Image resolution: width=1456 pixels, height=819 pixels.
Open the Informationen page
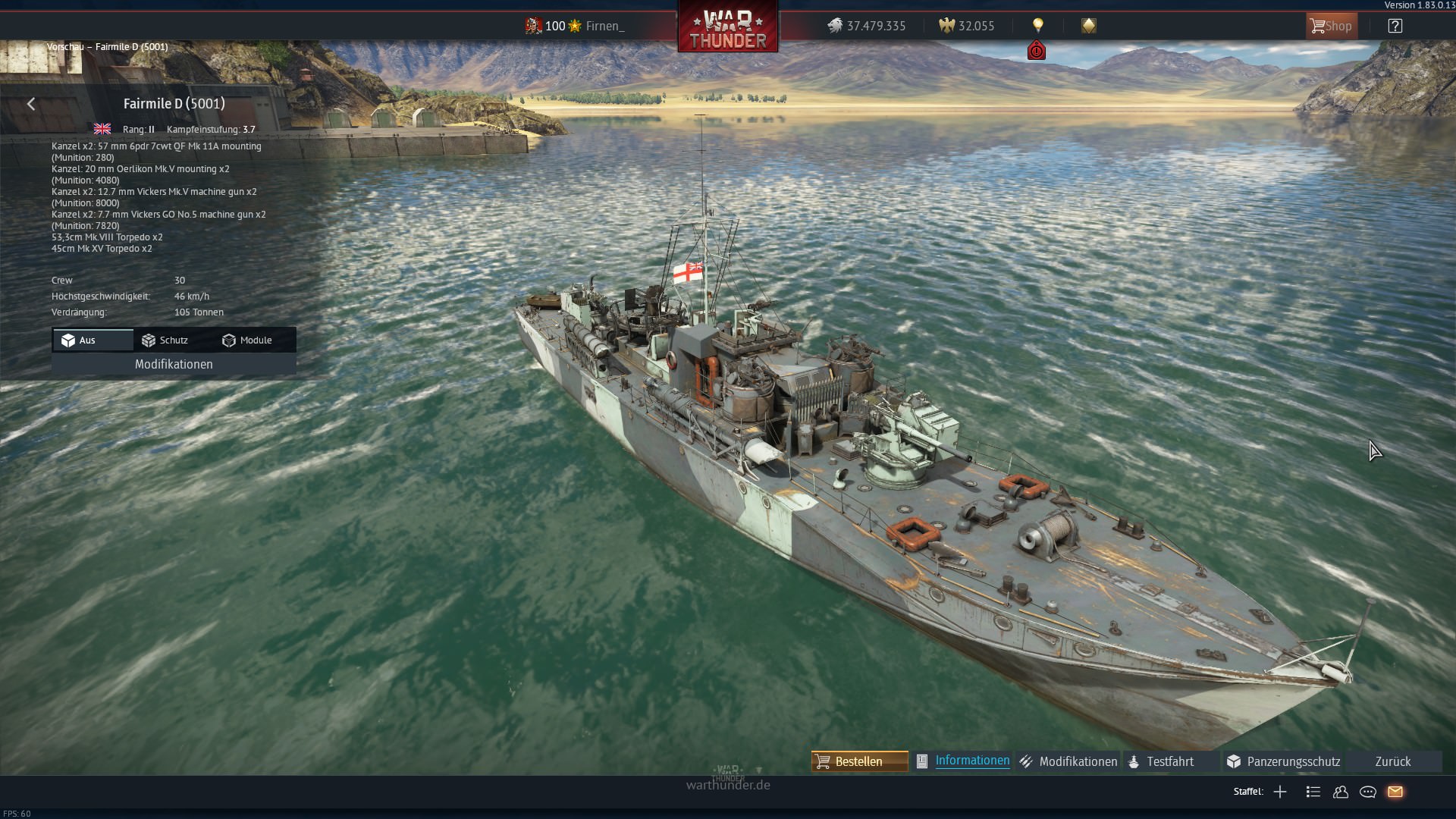point(963,761)
